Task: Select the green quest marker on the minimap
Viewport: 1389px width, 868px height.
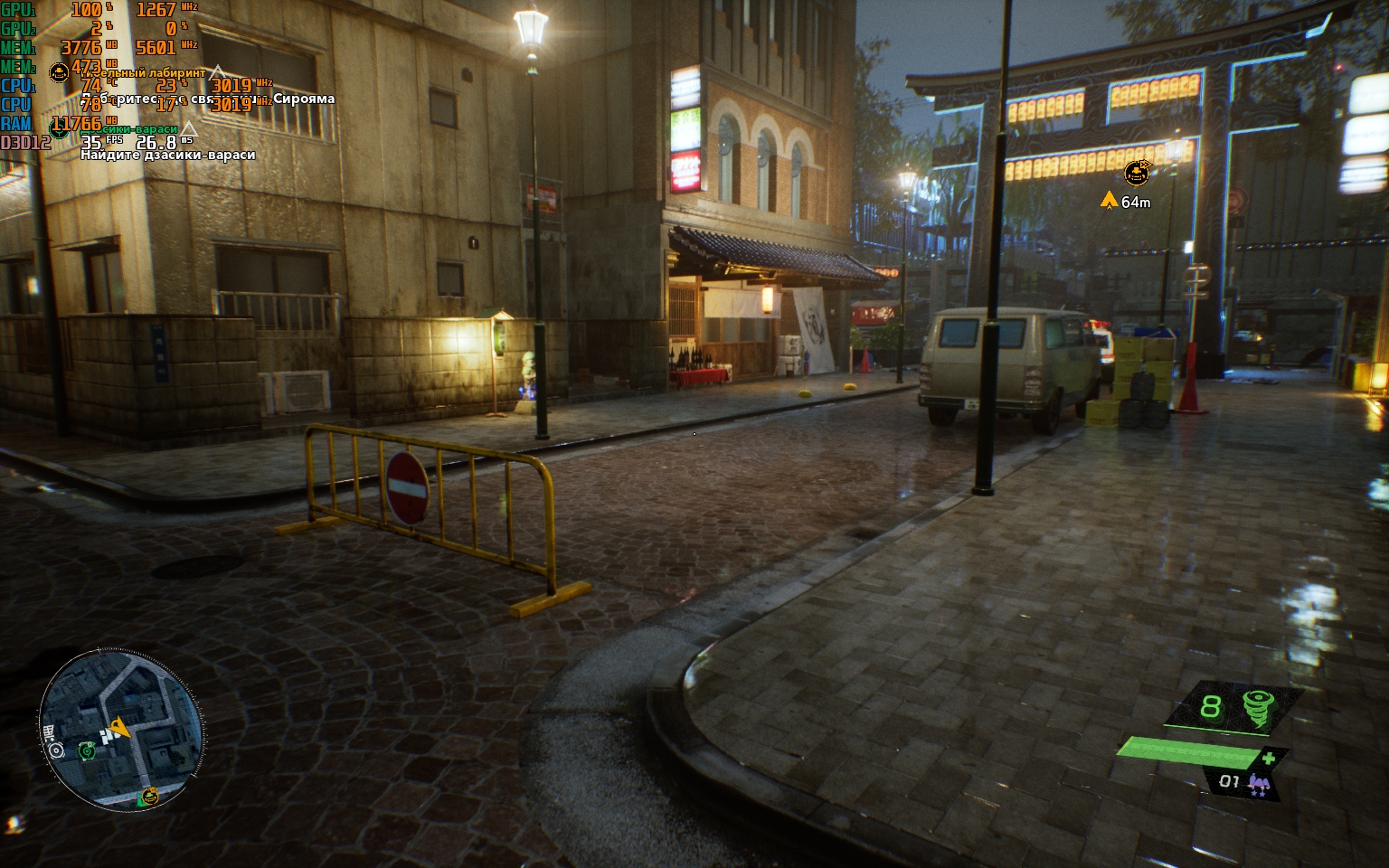Action: pos(87,750)
